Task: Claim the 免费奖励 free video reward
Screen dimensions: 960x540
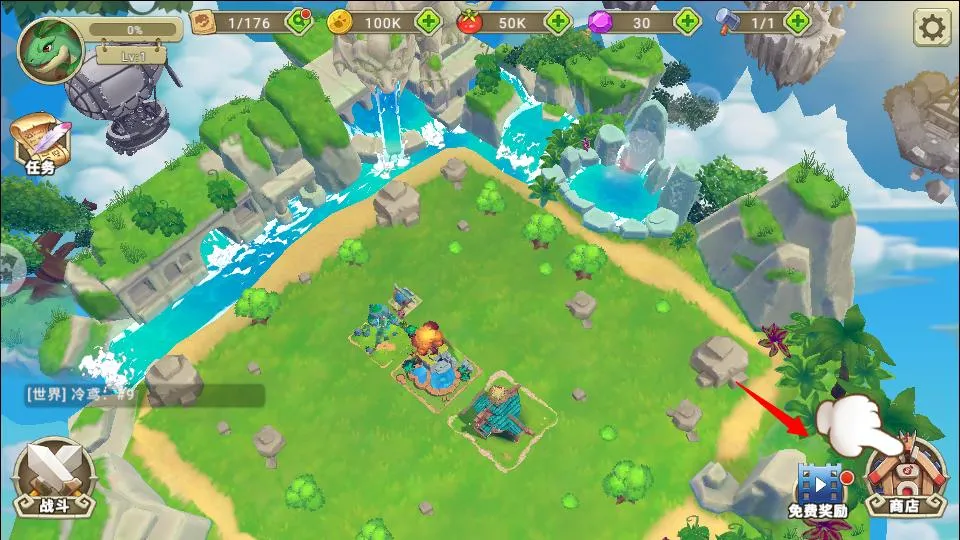Action: (818, 490)
